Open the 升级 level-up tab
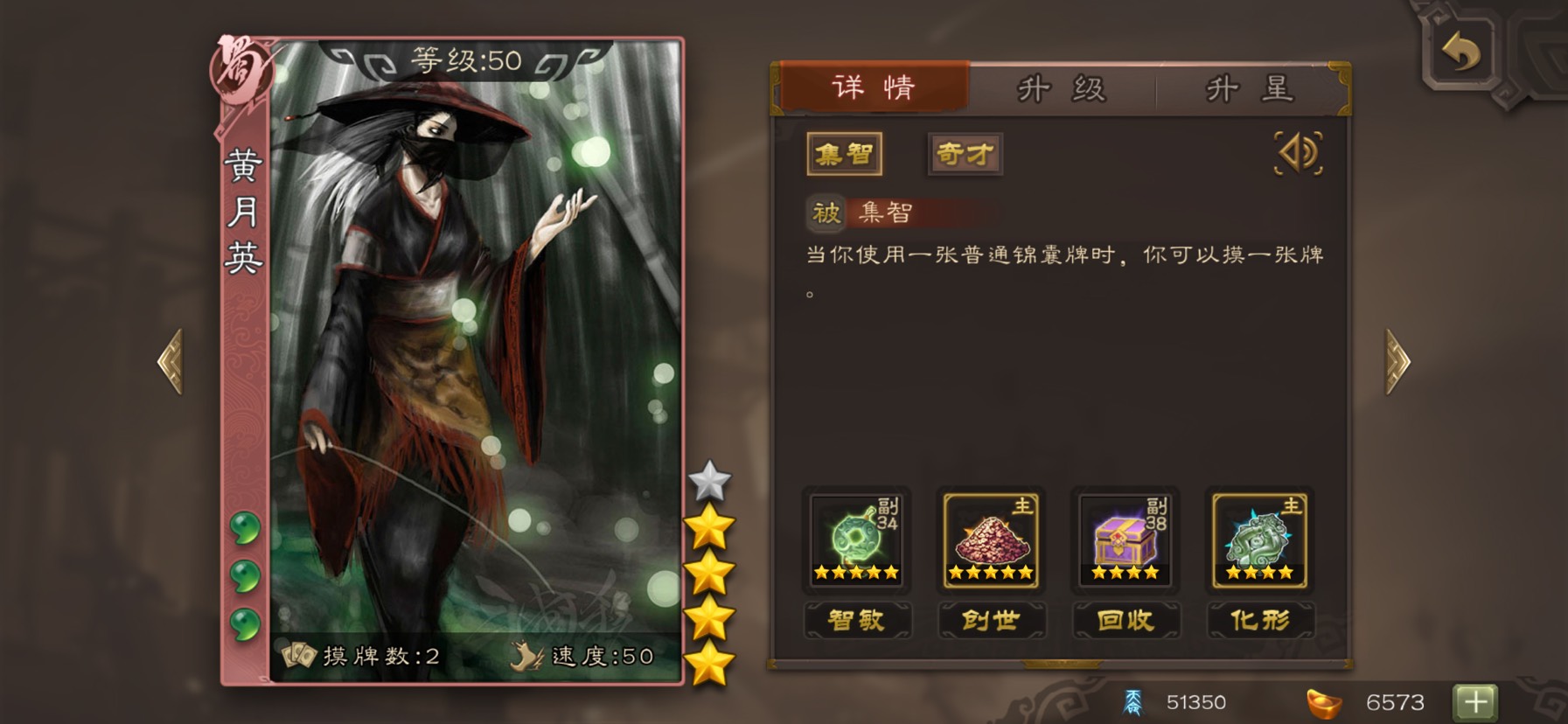 point(1062,89)
